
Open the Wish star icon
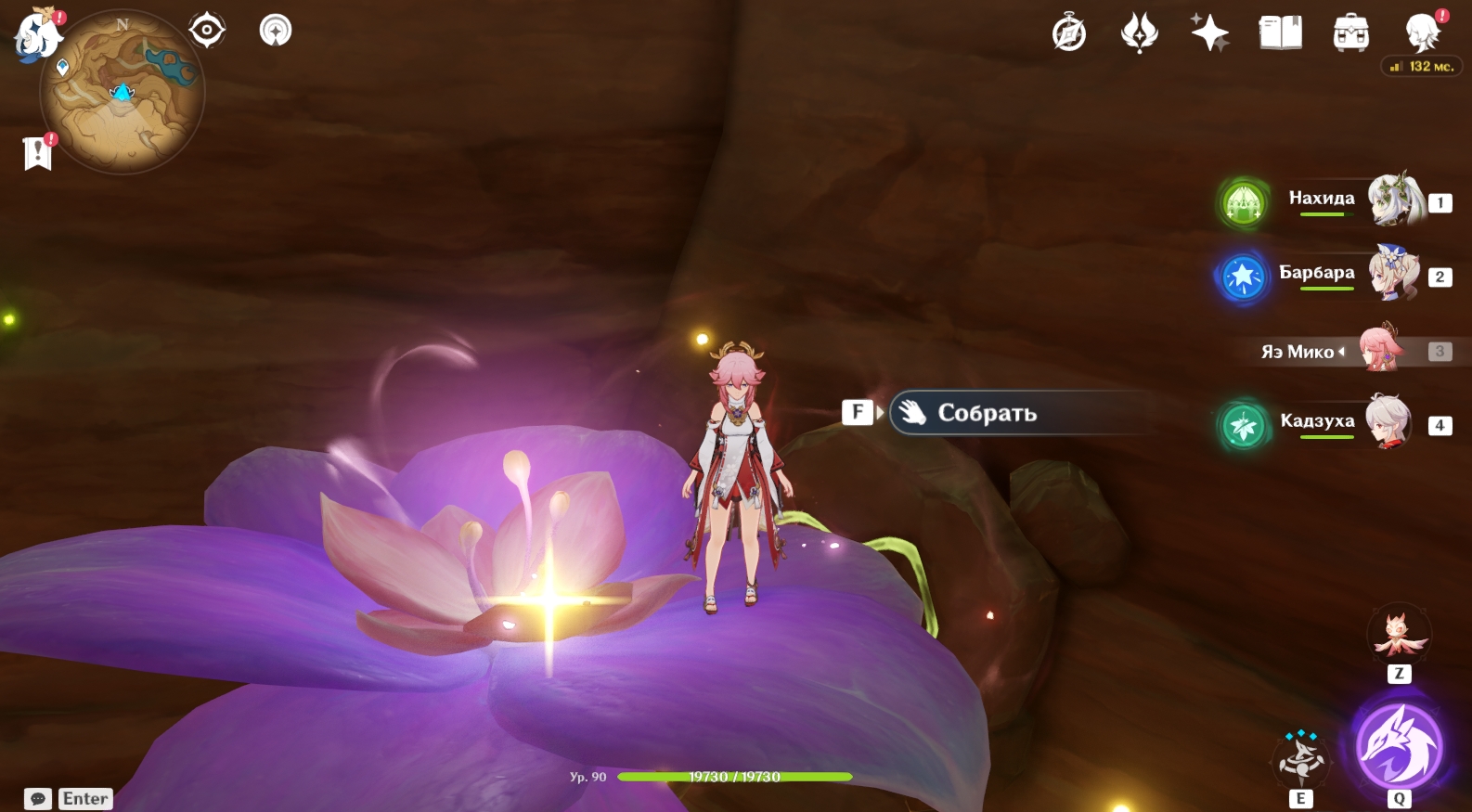click(1210, 33)
